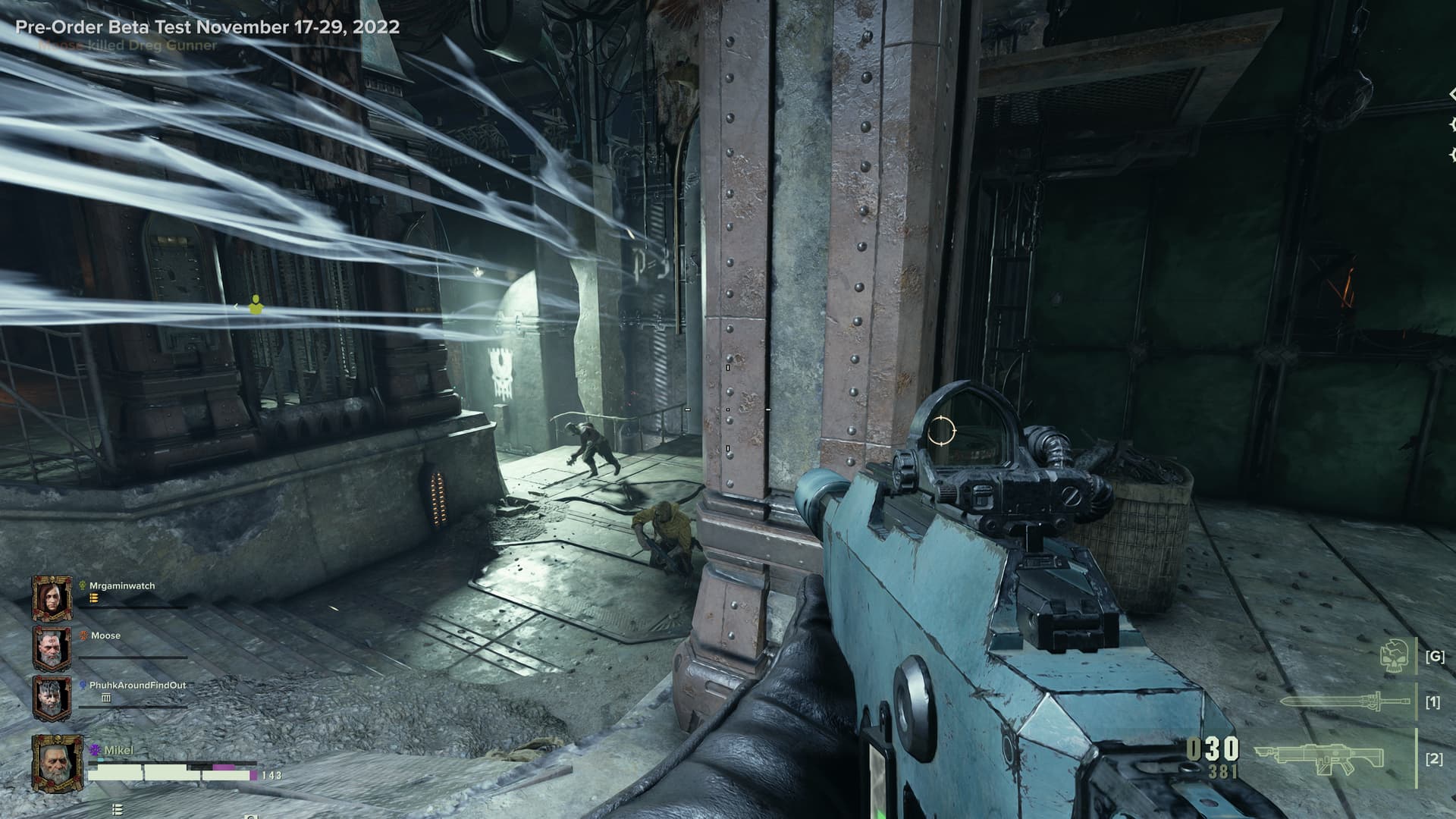Click the yellow teammate location marker

256,305
